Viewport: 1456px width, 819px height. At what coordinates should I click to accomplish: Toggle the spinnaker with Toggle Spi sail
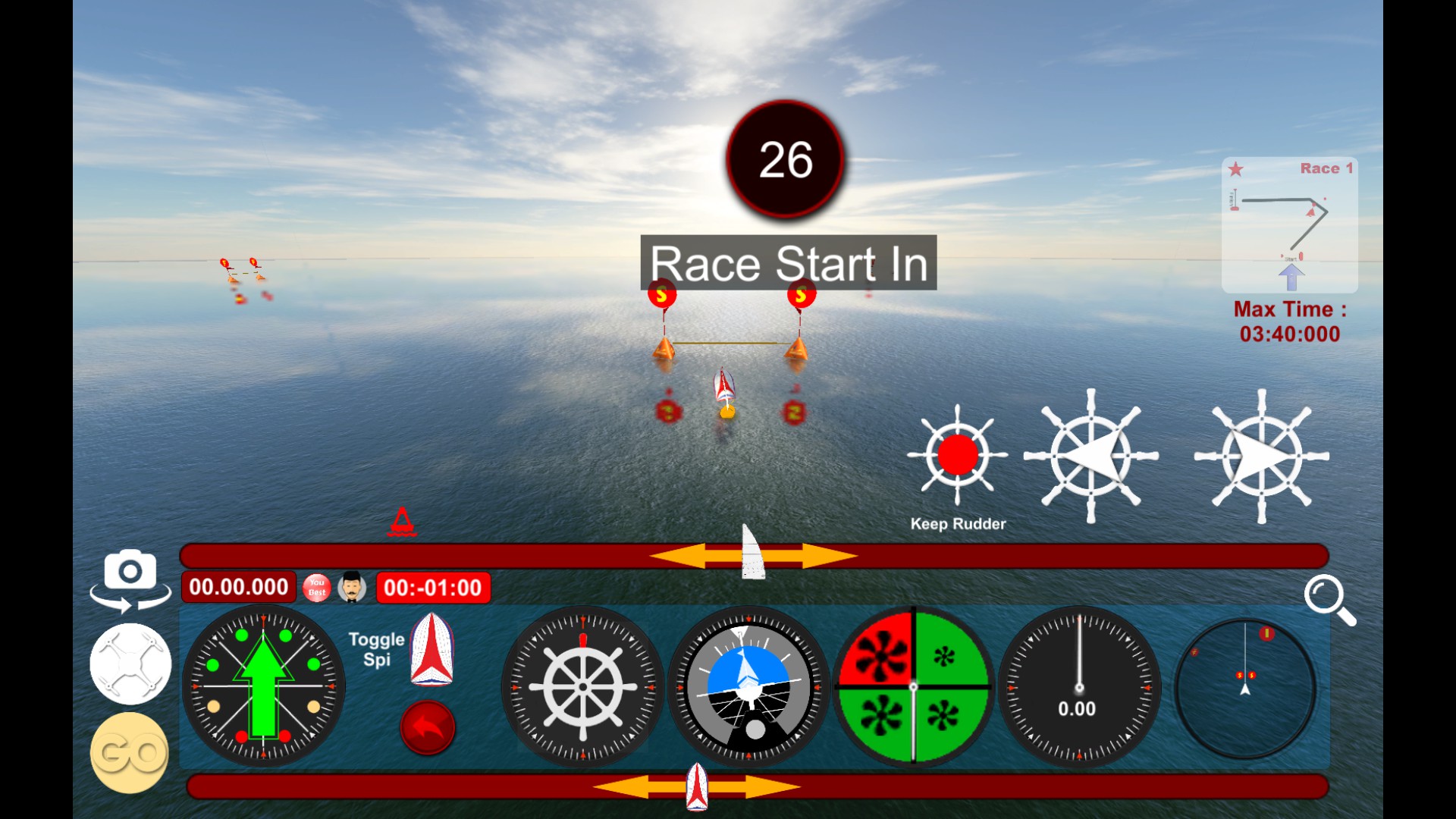pos(432,652)
